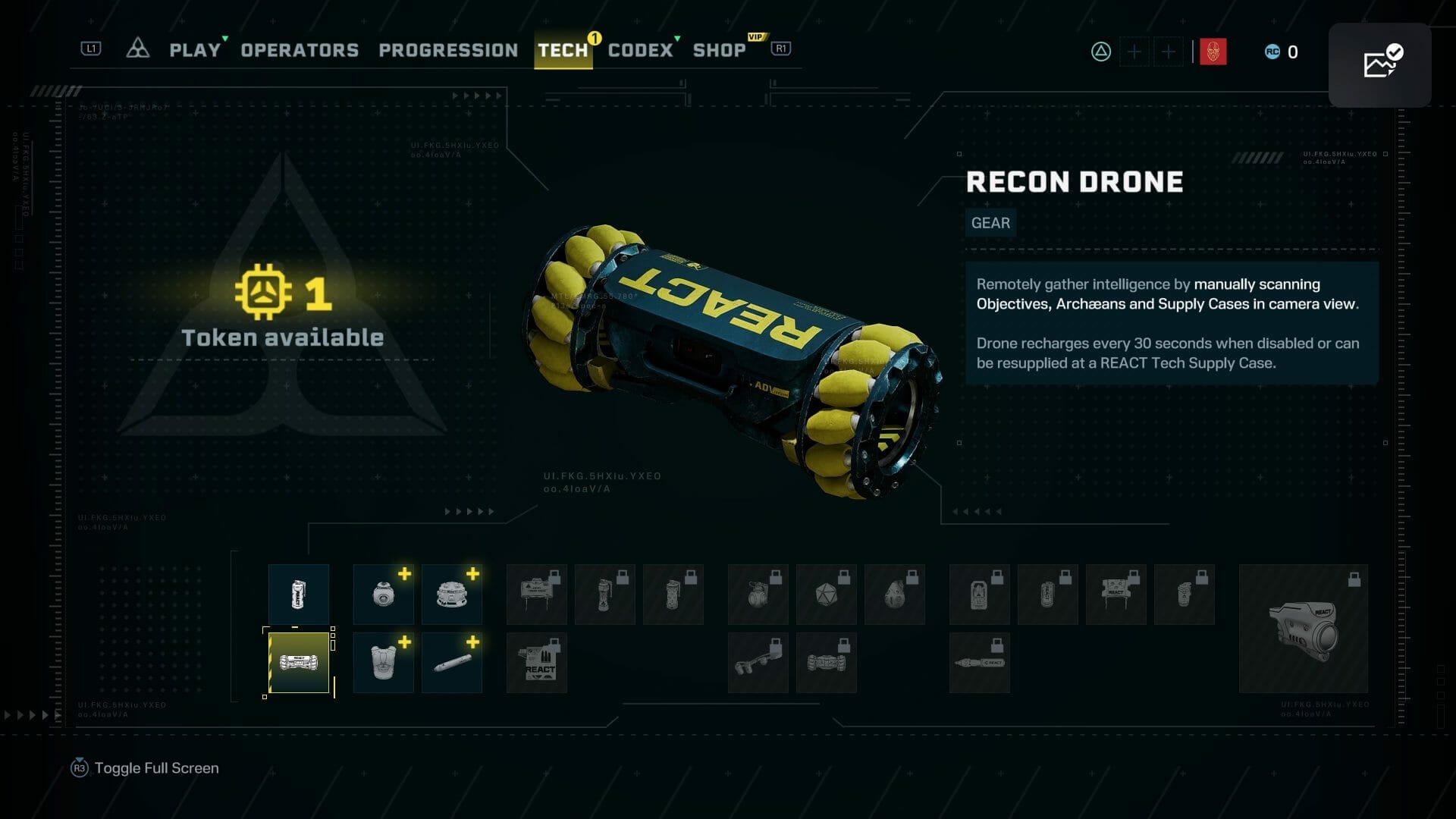
Task: Select the TECH tab
Action: click(563, 50)
